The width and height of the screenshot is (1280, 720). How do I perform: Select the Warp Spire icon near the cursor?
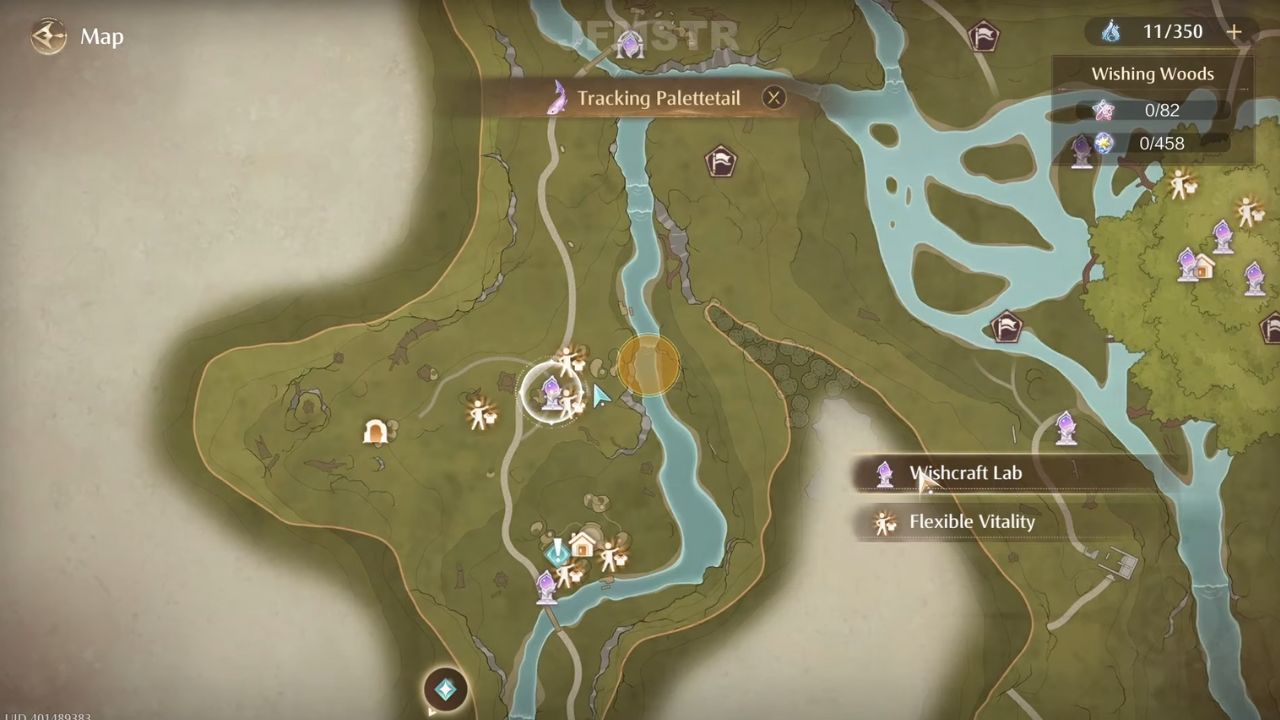[553, 393]
